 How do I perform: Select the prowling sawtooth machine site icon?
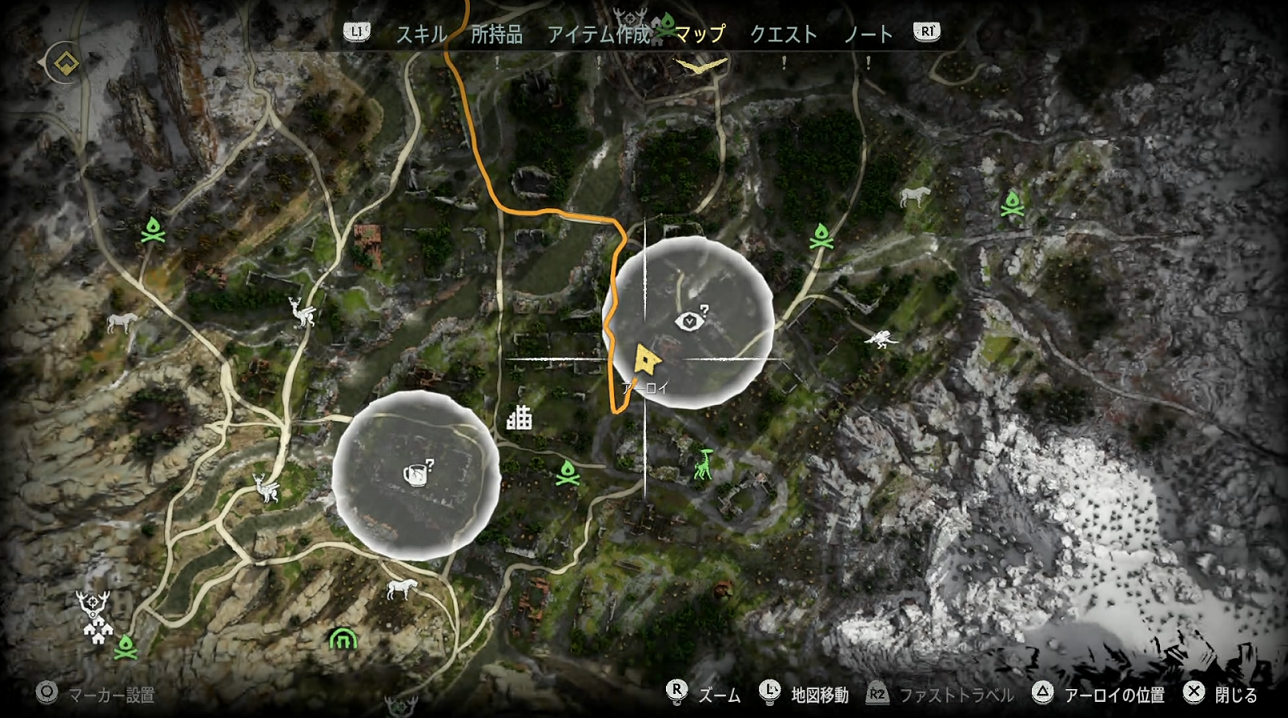pos(881,338)
